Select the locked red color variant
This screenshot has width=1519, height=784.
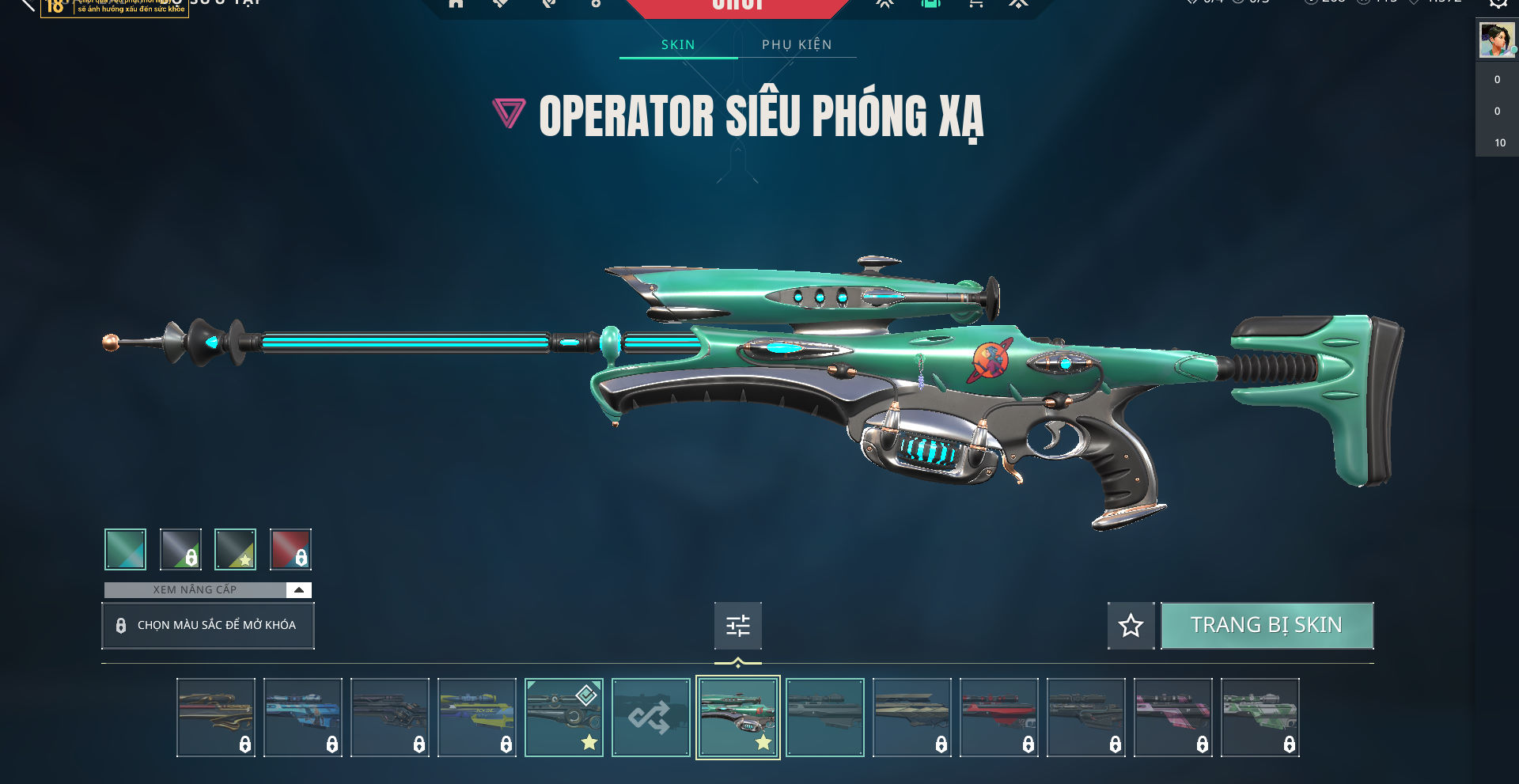(x=290, y=549)
